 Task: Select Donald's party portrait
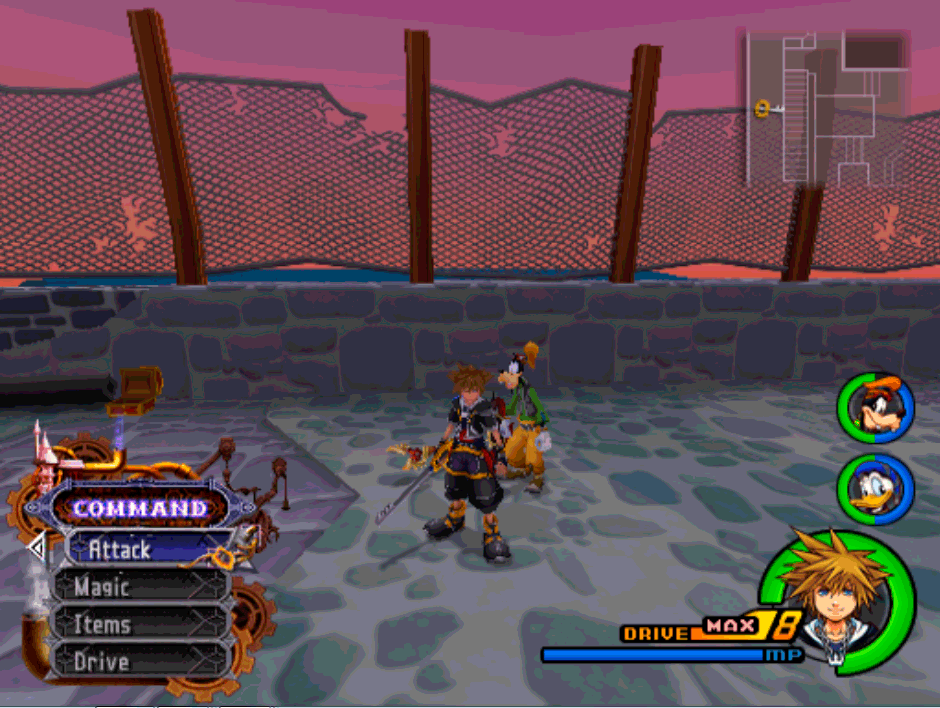[x=876, y=489]
